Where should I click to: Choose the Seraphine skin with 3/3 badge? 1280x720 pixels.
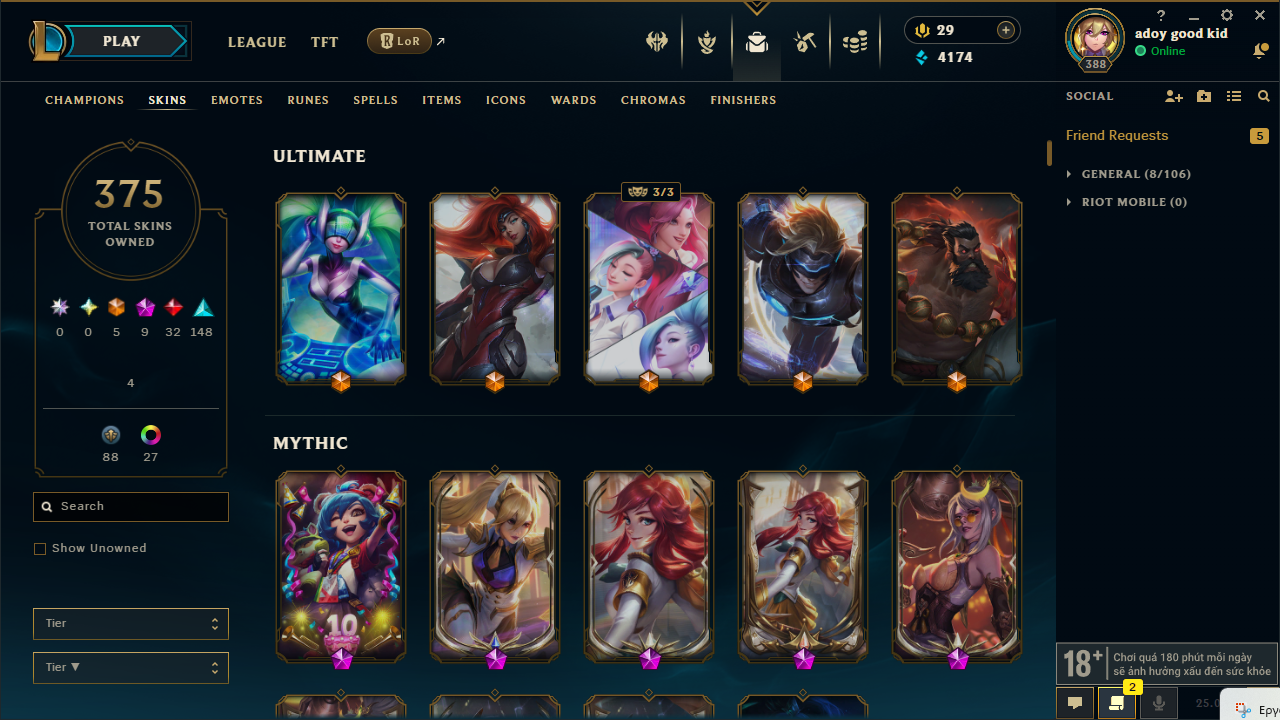click(649, 288)
